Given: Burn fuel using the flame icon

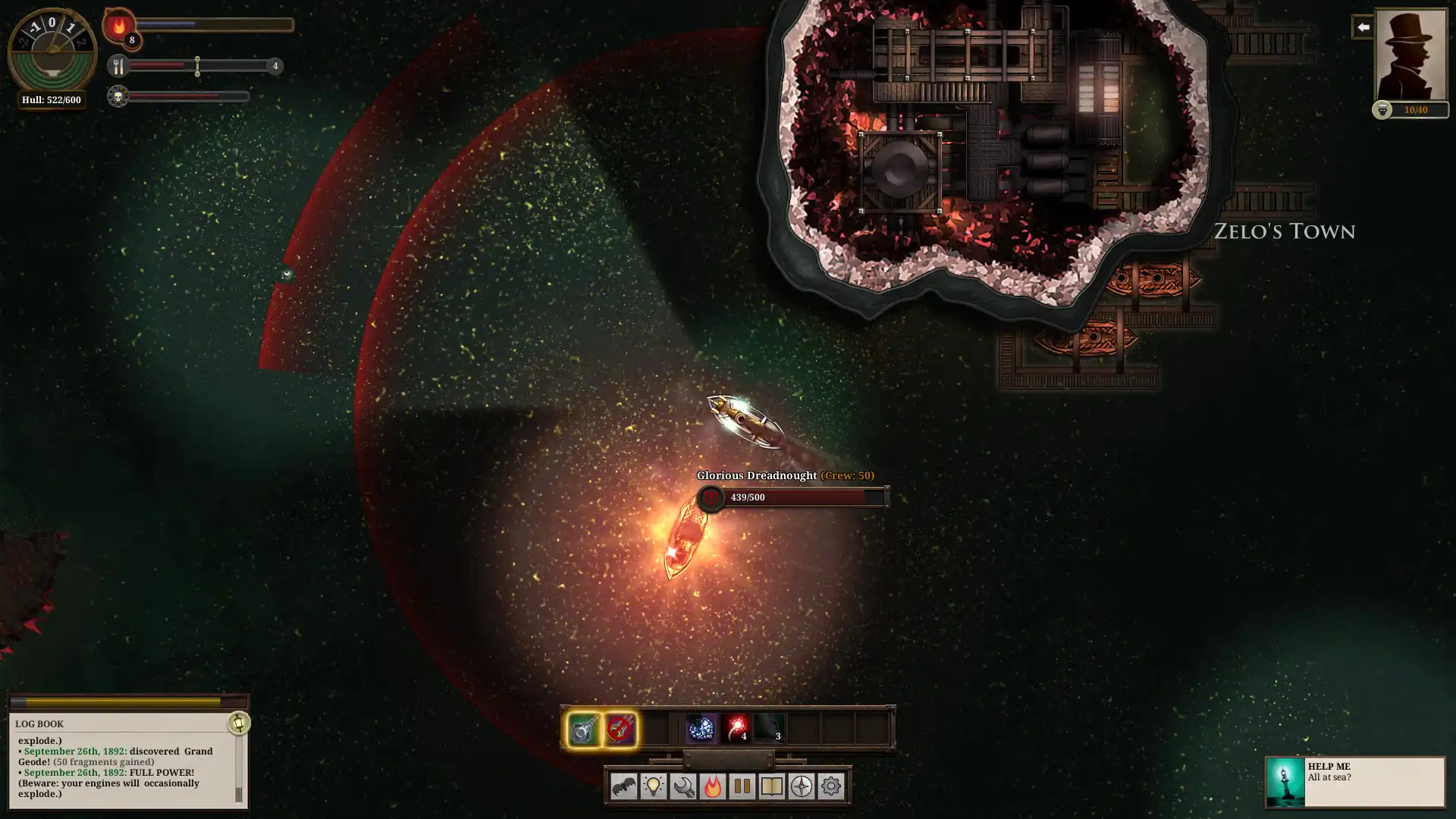Looking at the screenshot, I should click(714, 787).
